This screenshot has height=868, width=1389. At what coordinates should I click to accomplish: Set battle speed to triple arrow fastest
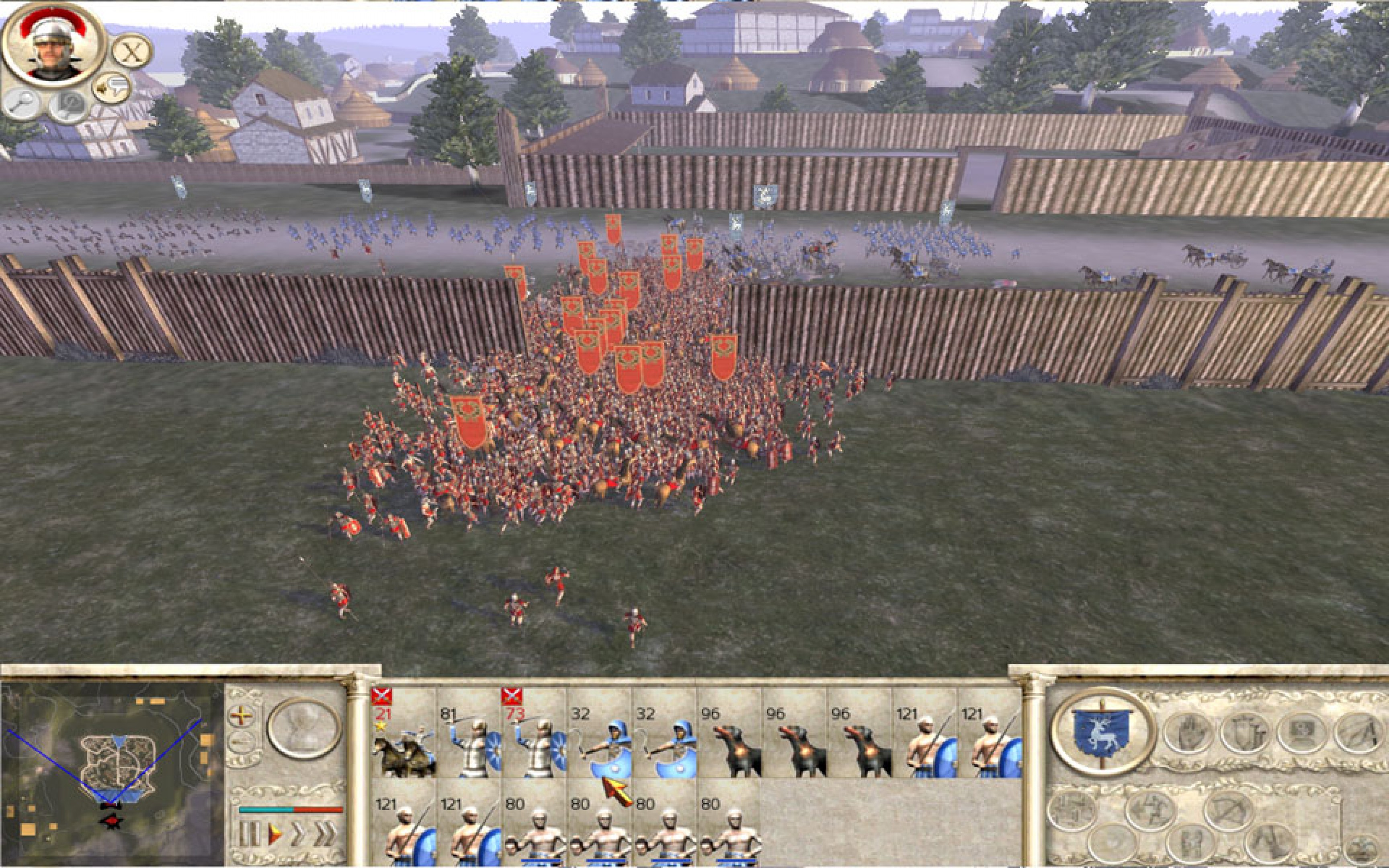click(x=325, y=833)
